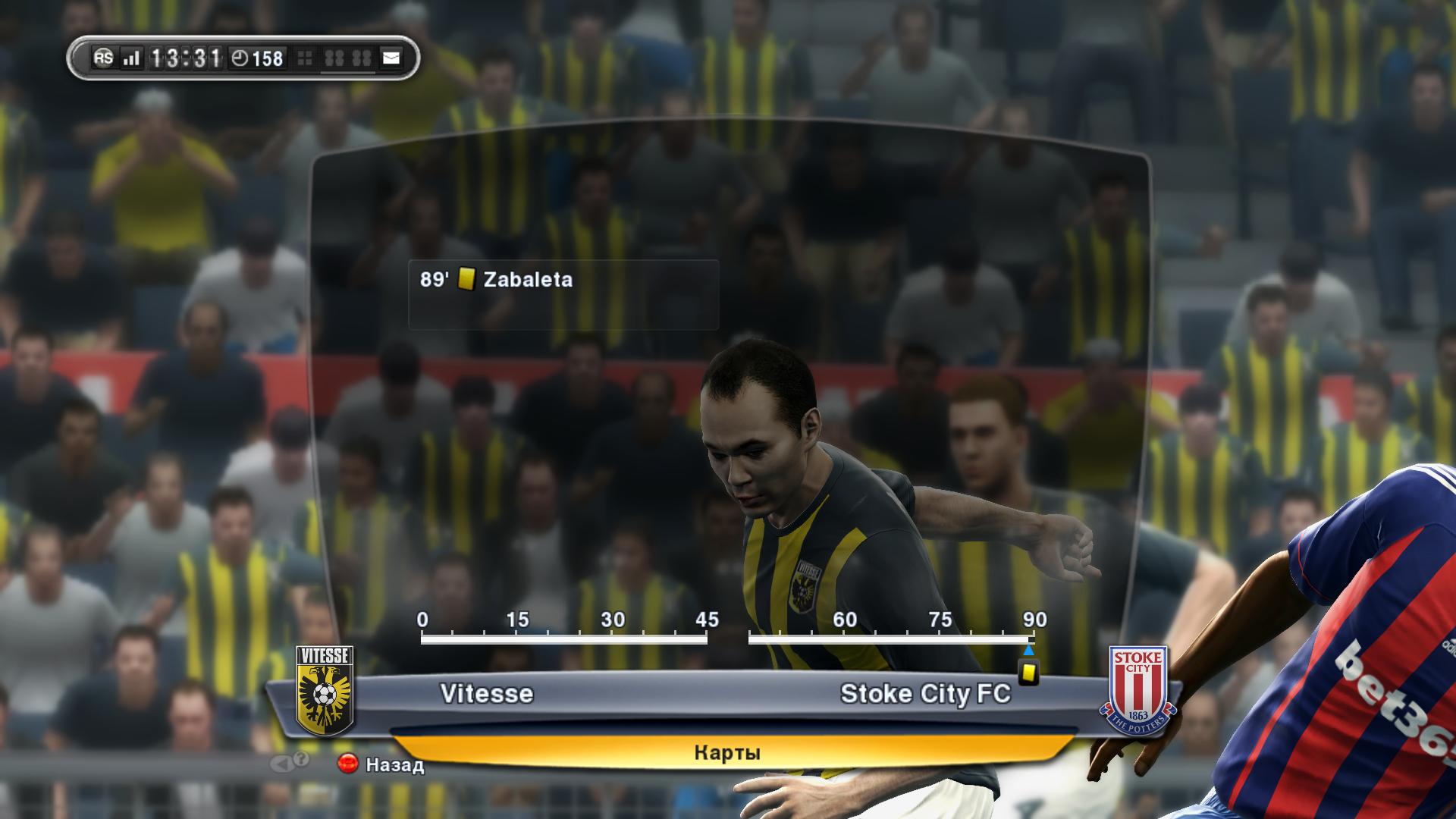Viewport: 1456px width, 819px height.
Task: Click the yellow card marker on the timeline
Action: click(1028, 673)
